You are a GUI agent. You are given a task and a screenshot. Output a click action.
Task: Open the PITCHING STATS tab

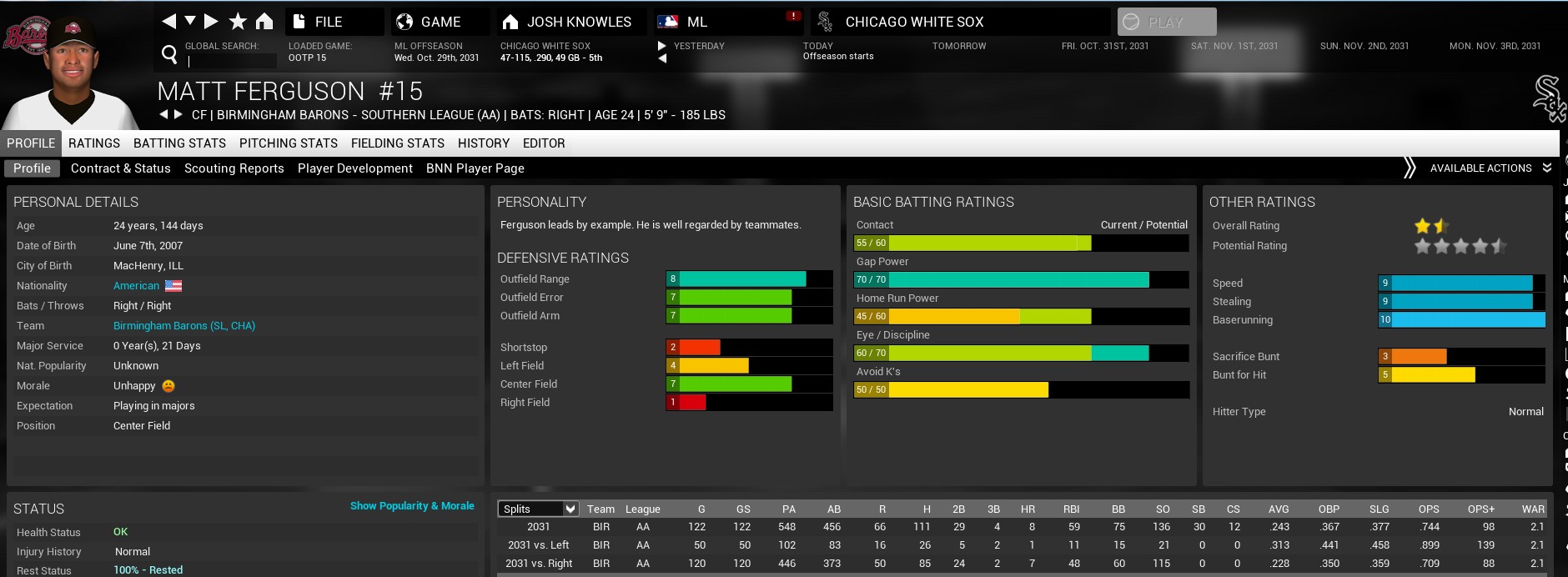click(x=289, y=143)
